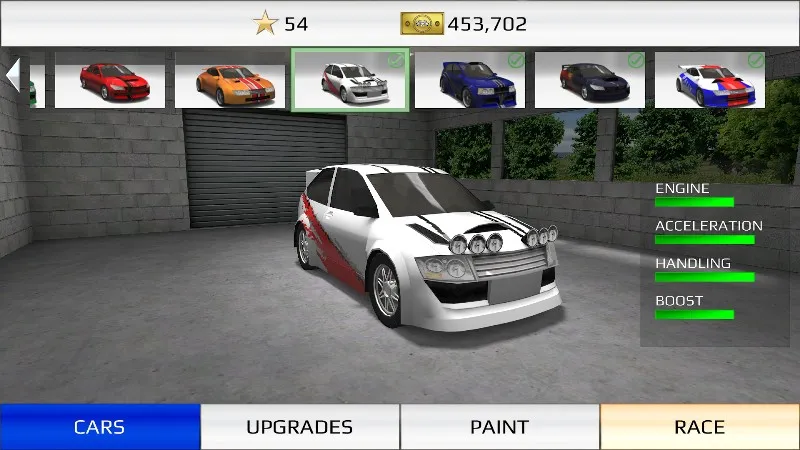Select the blue, white and red car thumbnail

click(x=710, y=80)
